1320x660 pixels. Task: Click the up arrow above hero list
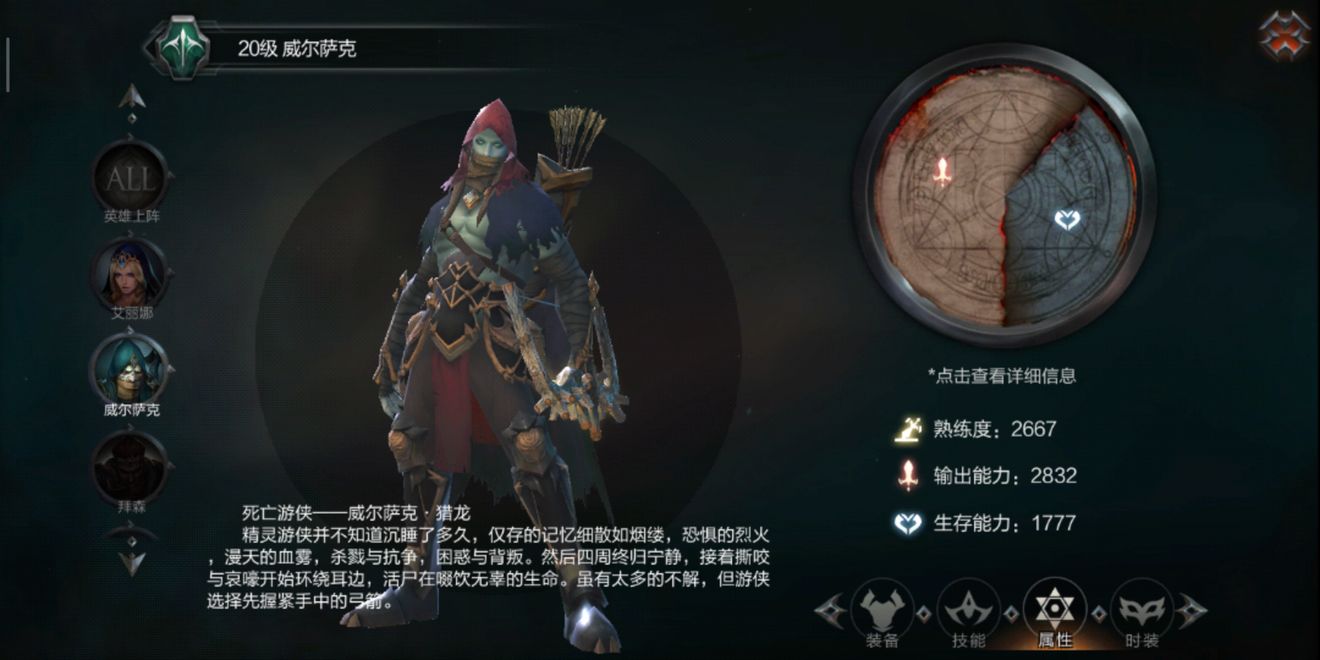[132, 97]
